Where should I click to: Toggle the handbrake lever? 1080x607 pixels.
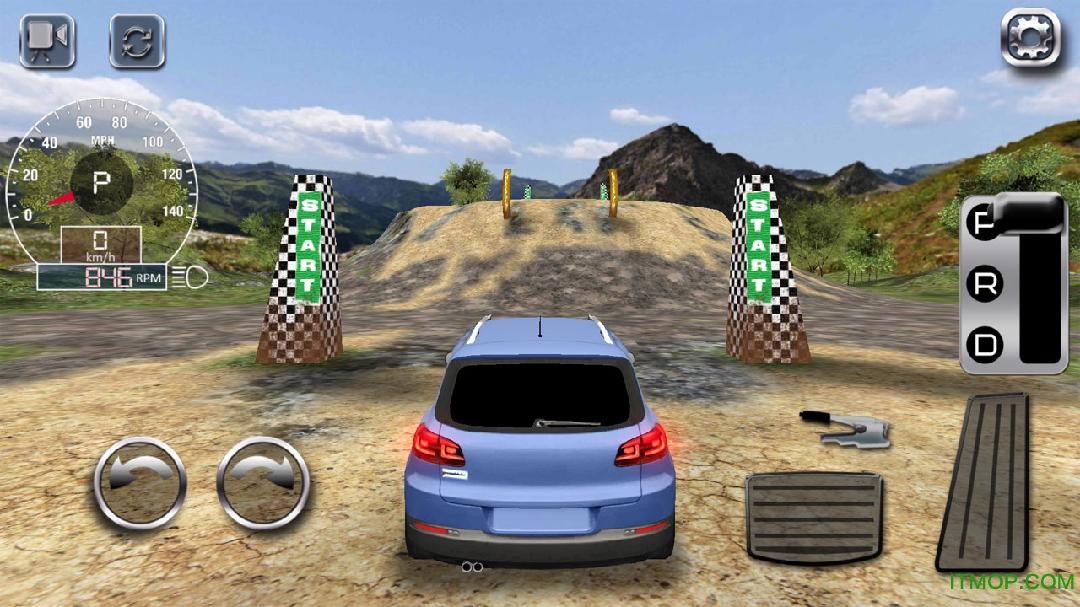[845, 427]
